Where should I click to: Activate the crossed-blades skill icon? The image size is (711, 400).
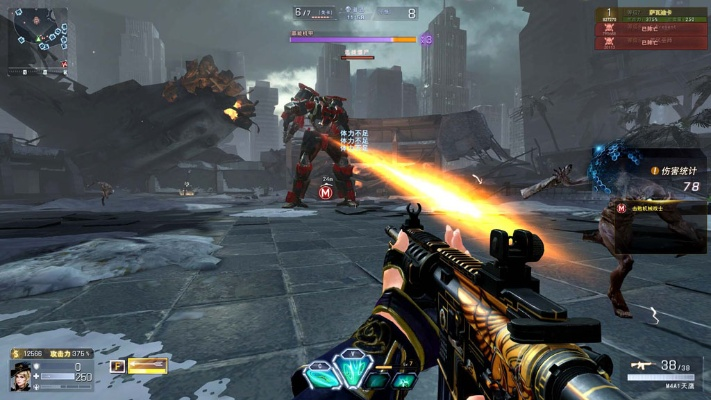(x=404, y=381)
